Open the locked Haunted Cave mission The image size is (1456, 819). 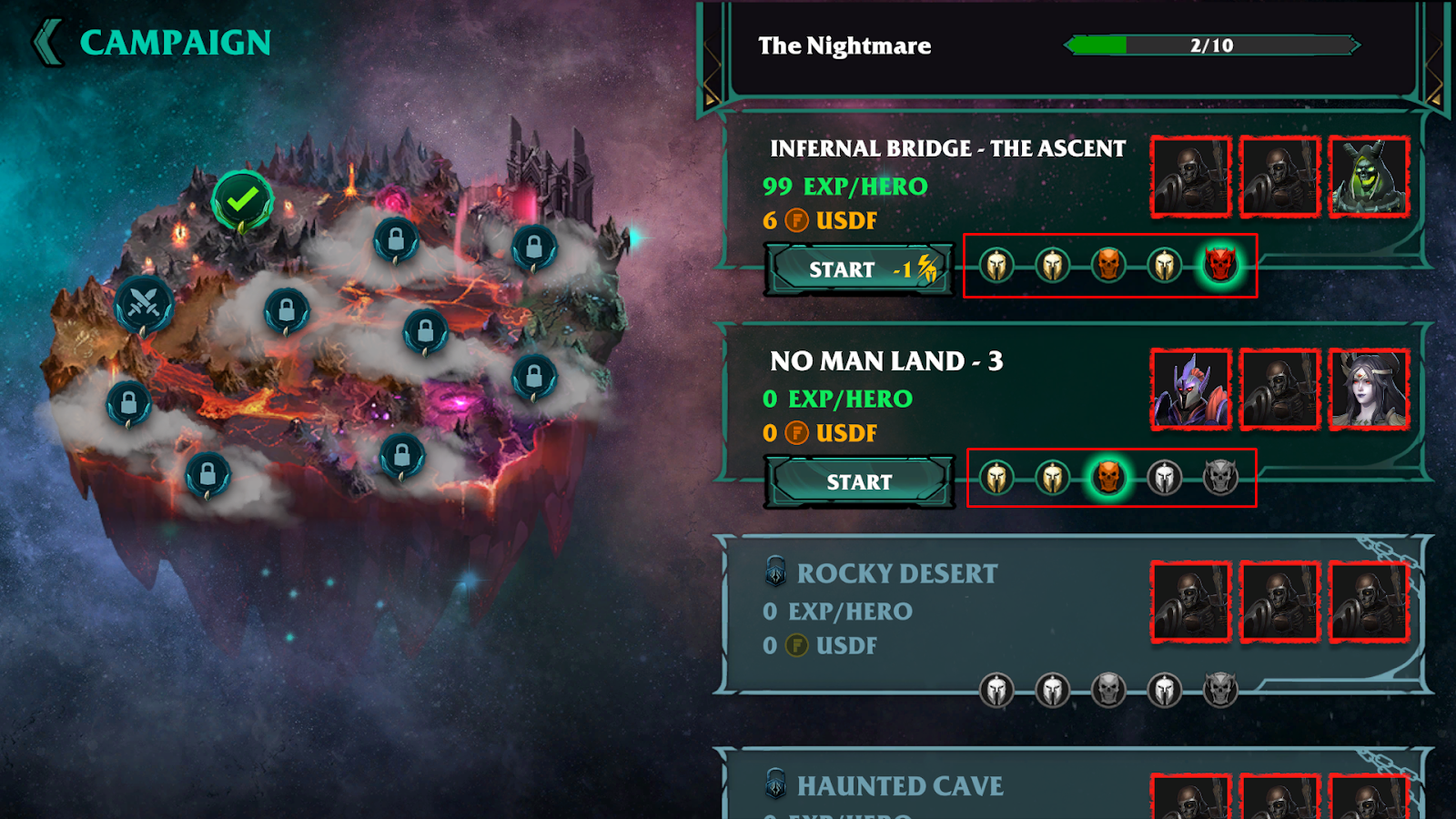tap(899, 786)
